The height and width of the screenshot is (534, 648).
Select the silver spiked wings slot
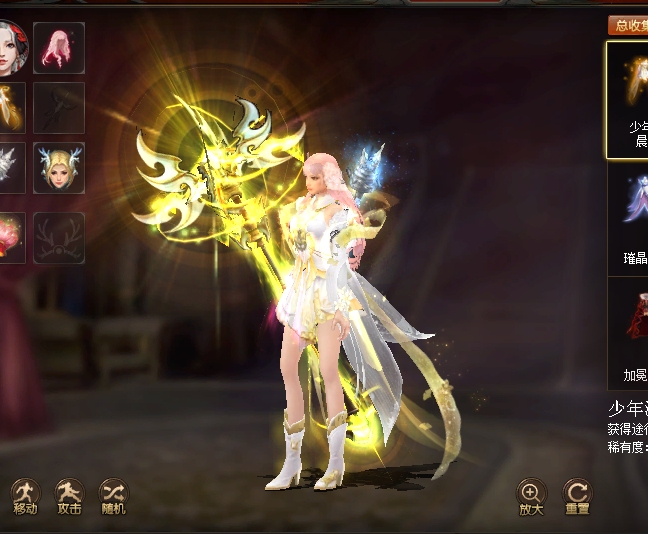click(10, 167)
